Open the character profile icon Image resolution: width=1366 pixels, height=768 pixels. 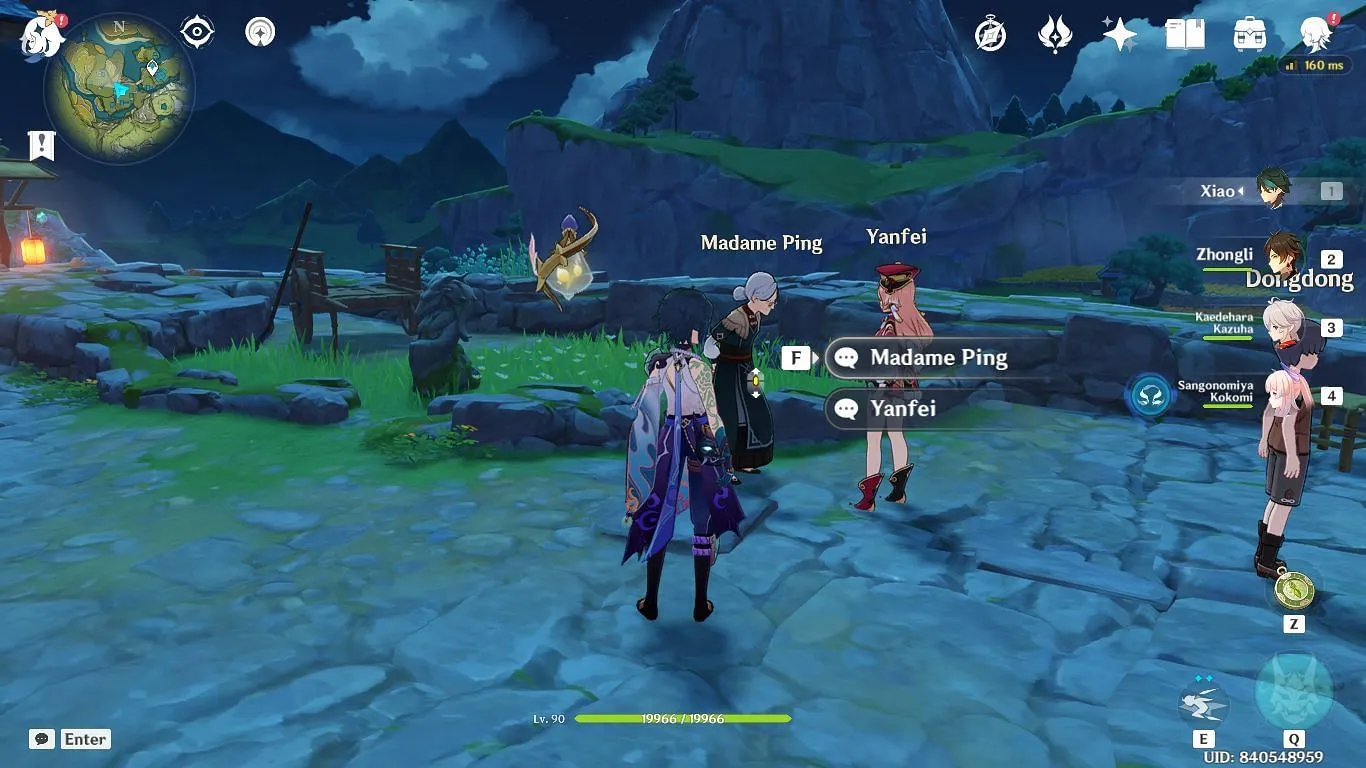click(1316, 35)
